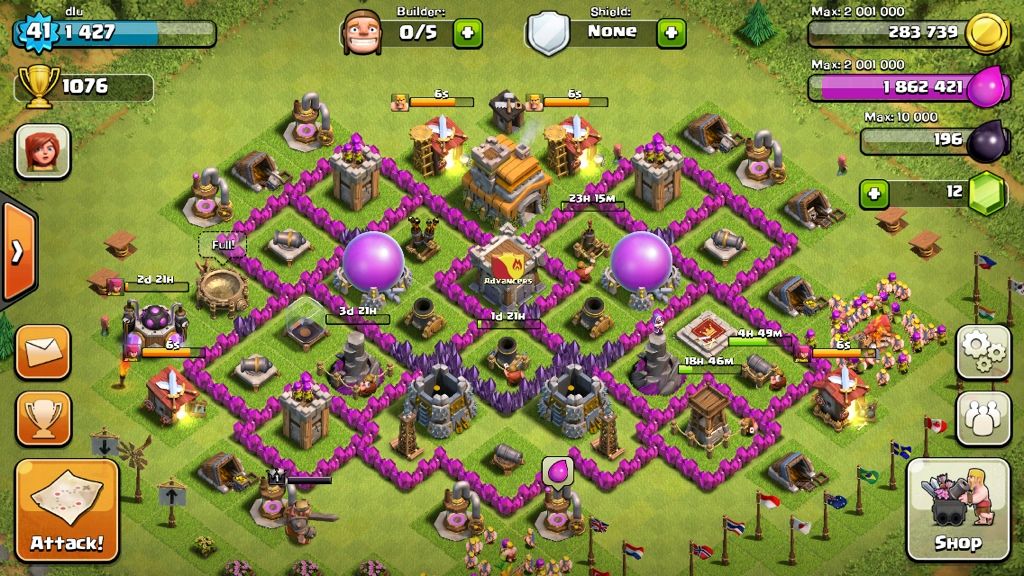Add a builder with the green plus
Image resolution: width=1024 pixels, height=576 pixels.
click(467, 32)
